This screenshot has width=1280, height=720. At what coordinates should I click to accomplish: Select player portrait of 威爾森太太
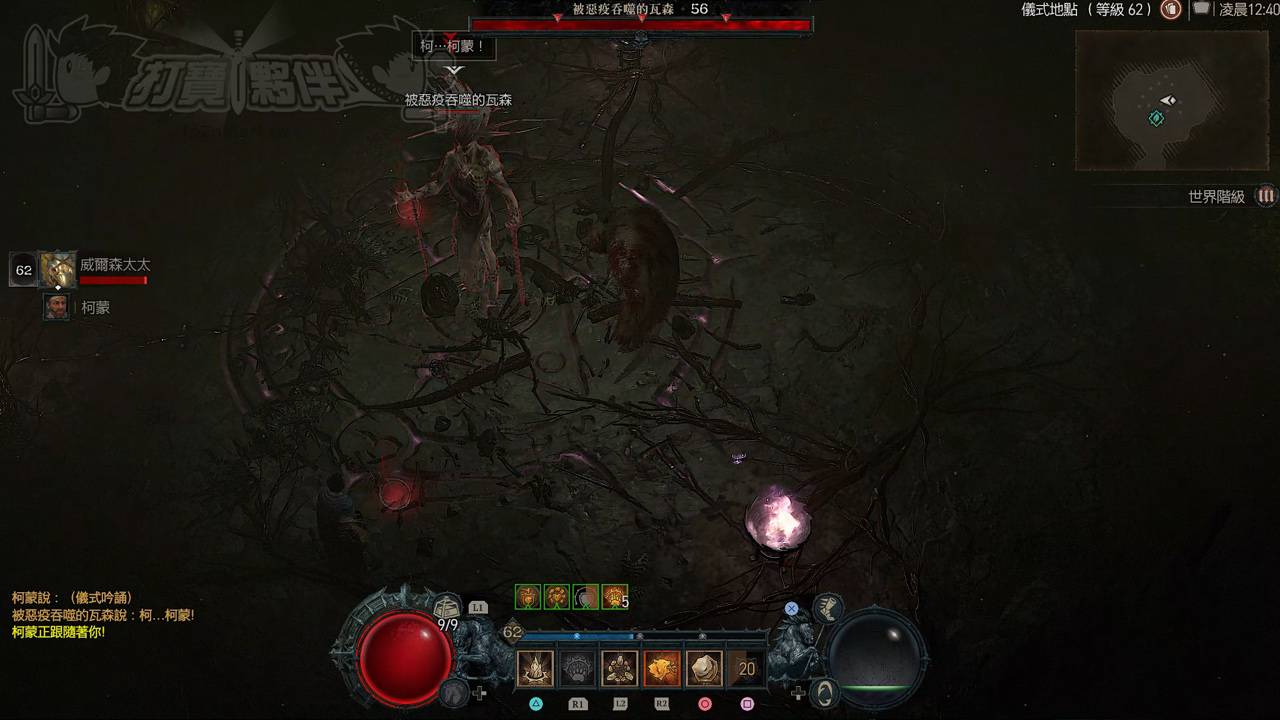58,270
